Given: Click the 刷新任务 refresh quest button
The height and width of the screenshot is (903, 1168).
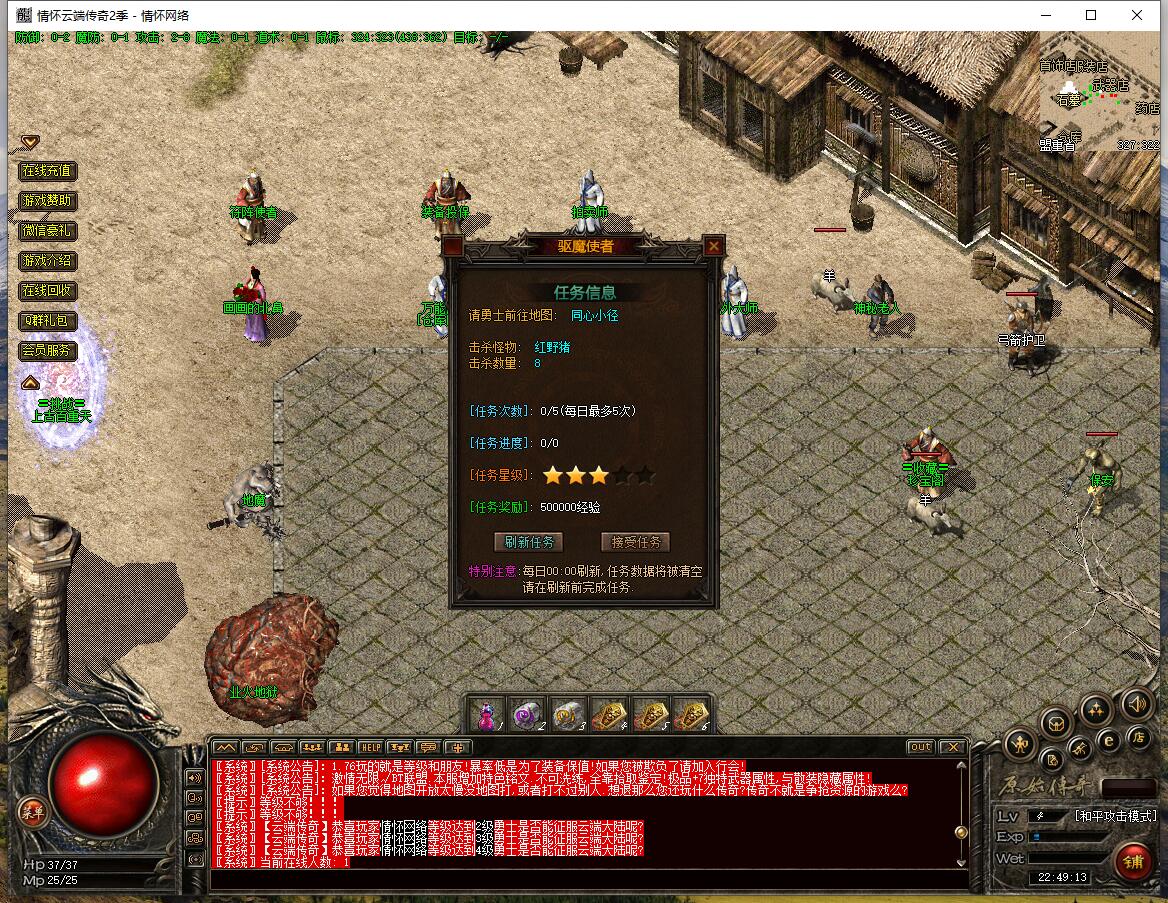Looking at the screenshot, I should tap(529, 542).
